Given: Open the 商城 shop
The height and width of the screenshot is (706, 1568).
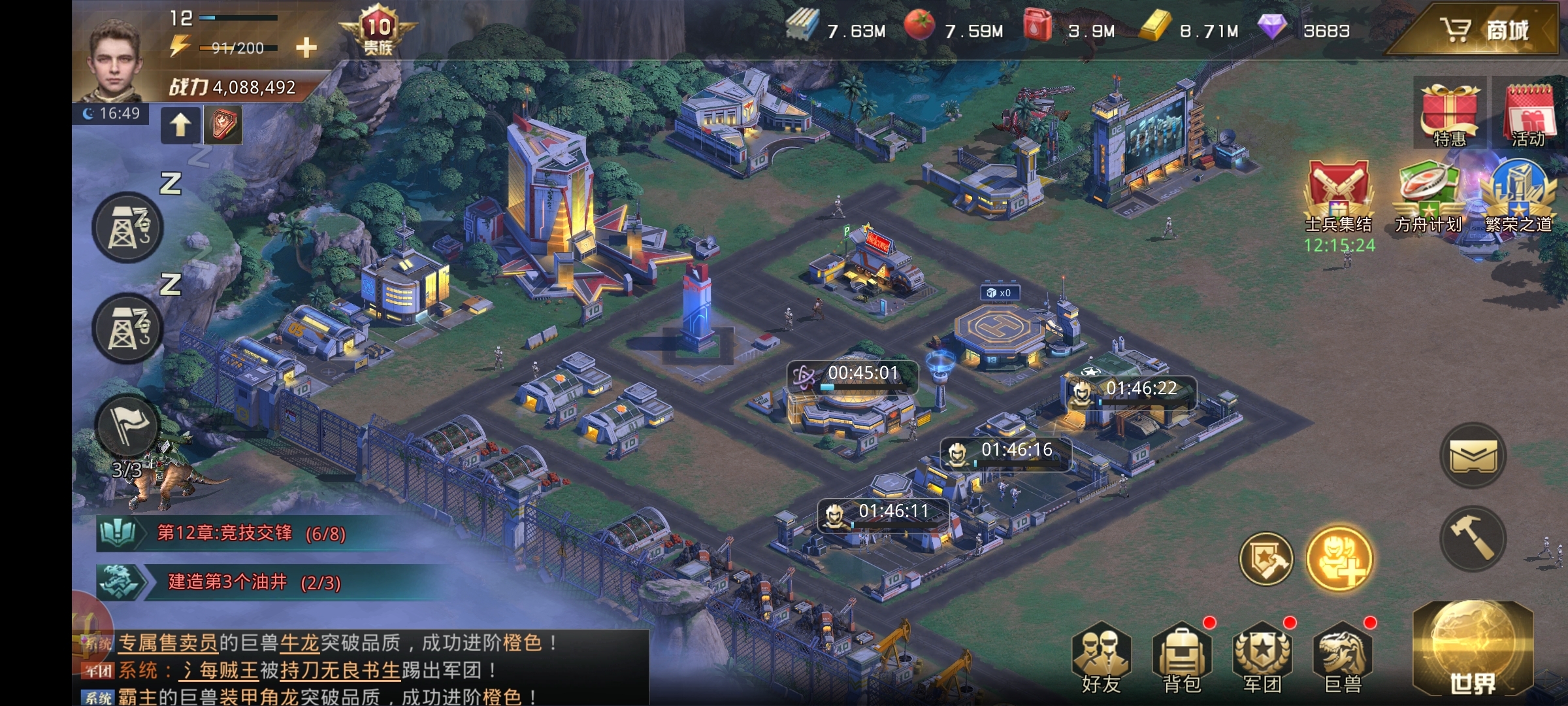Looking at the screenshot, I should [1483, 30].
